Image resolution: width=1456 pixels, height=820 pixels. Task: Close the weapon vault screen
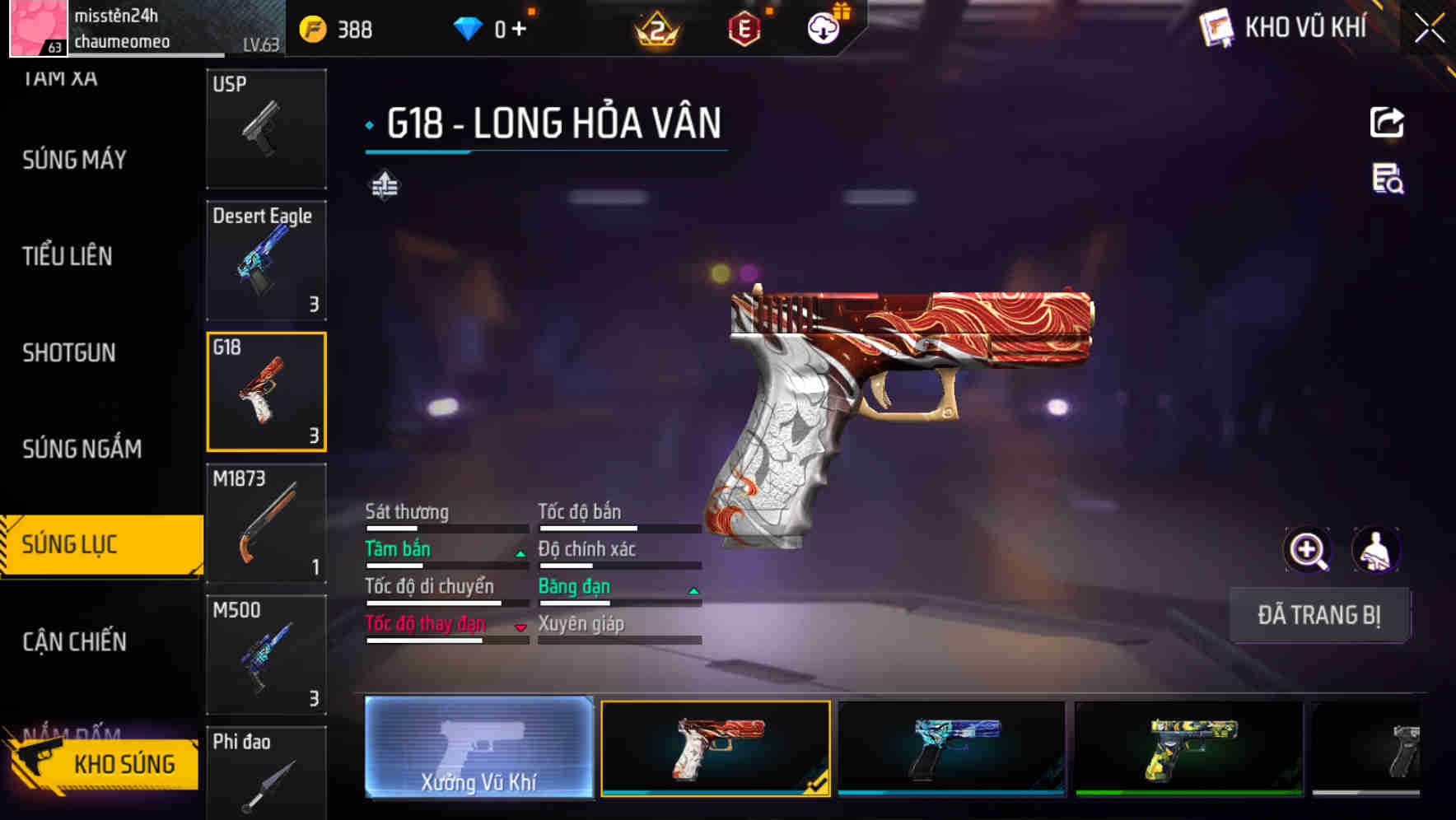(x=1429, y=29)
